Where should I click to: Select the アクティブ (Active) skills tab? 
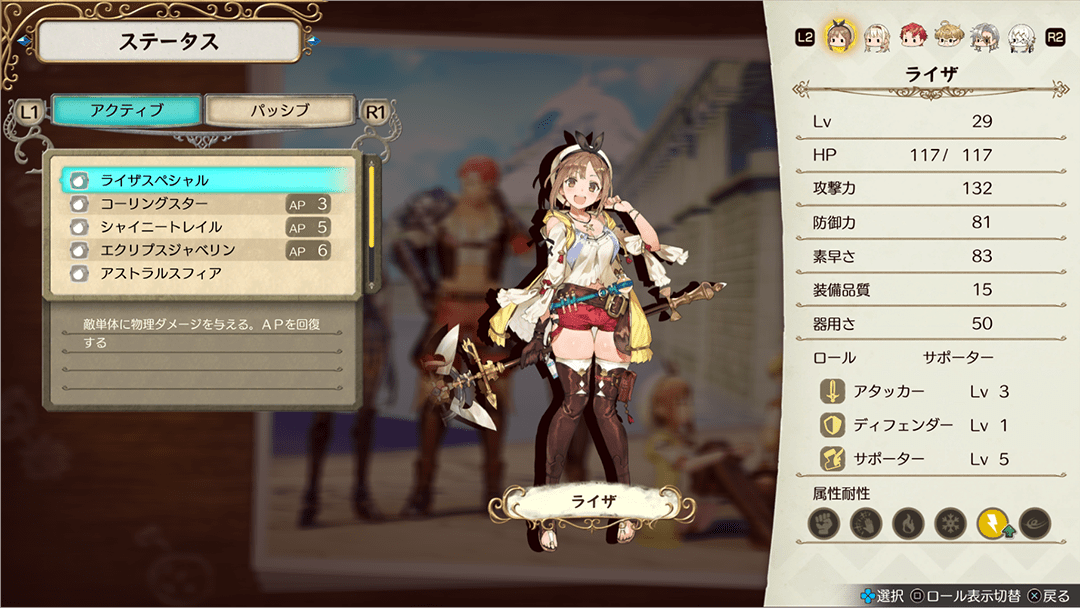(126, 111)
